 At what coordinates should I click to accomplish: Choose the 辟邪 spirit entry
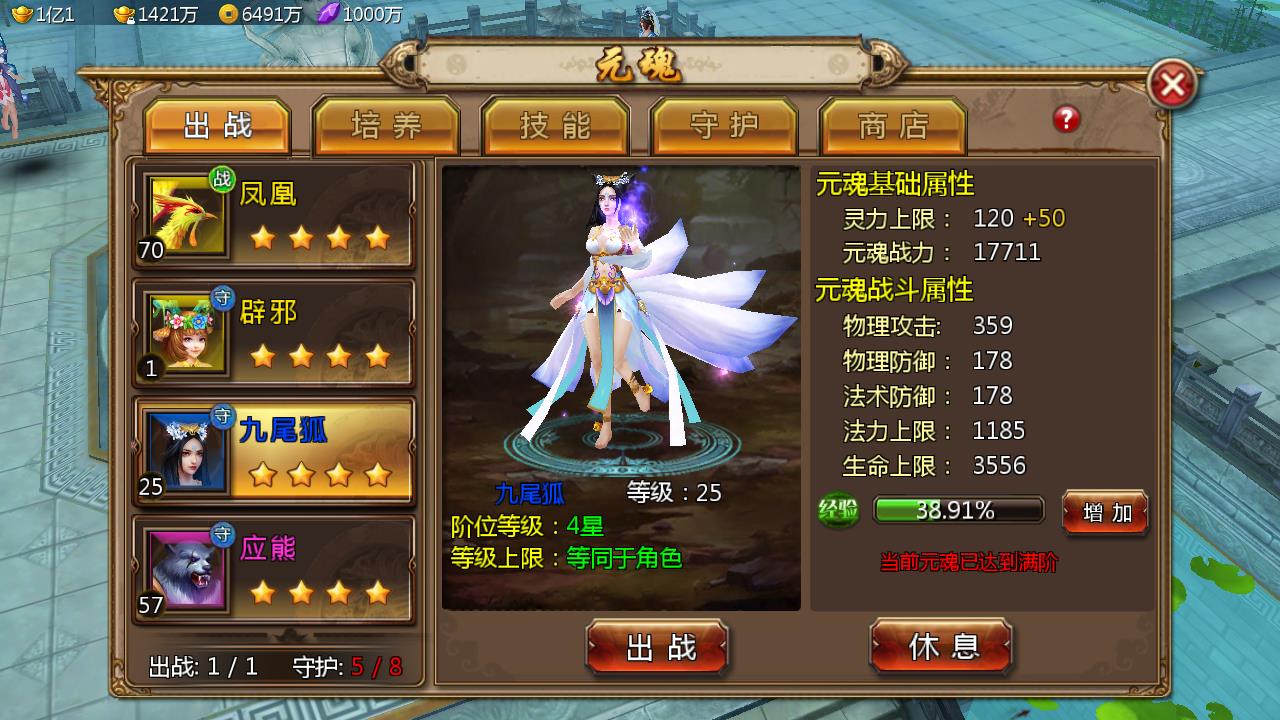pos(274,334)
